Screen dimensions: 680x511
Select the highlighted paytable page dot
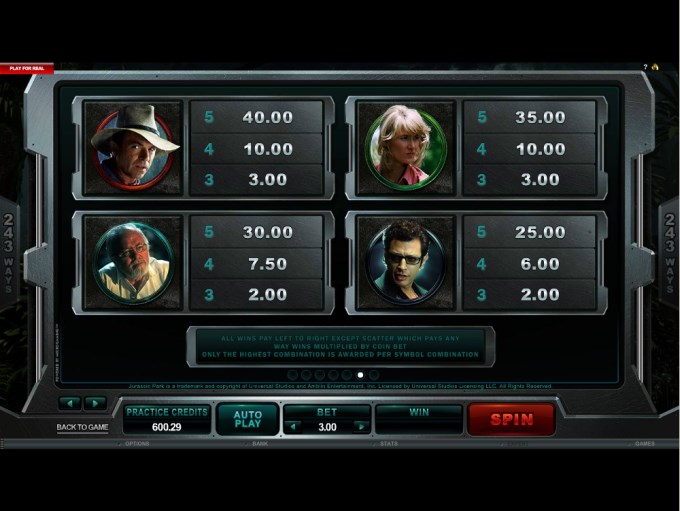360,375
